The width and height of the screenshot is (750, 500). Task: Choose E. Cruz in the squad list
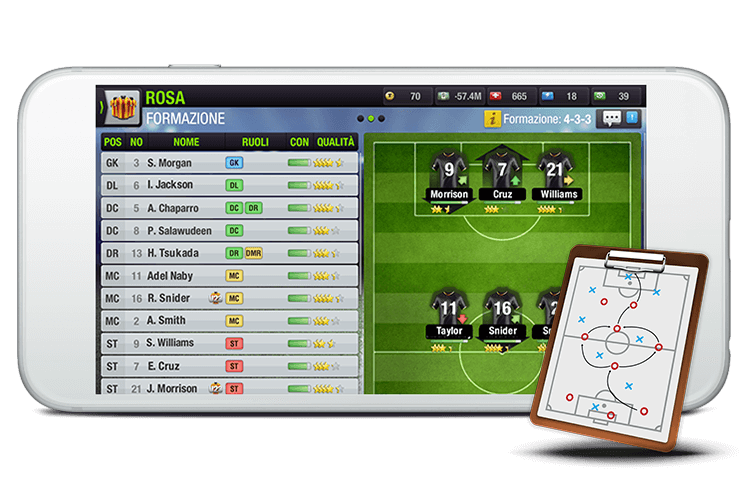coord(230,366)
